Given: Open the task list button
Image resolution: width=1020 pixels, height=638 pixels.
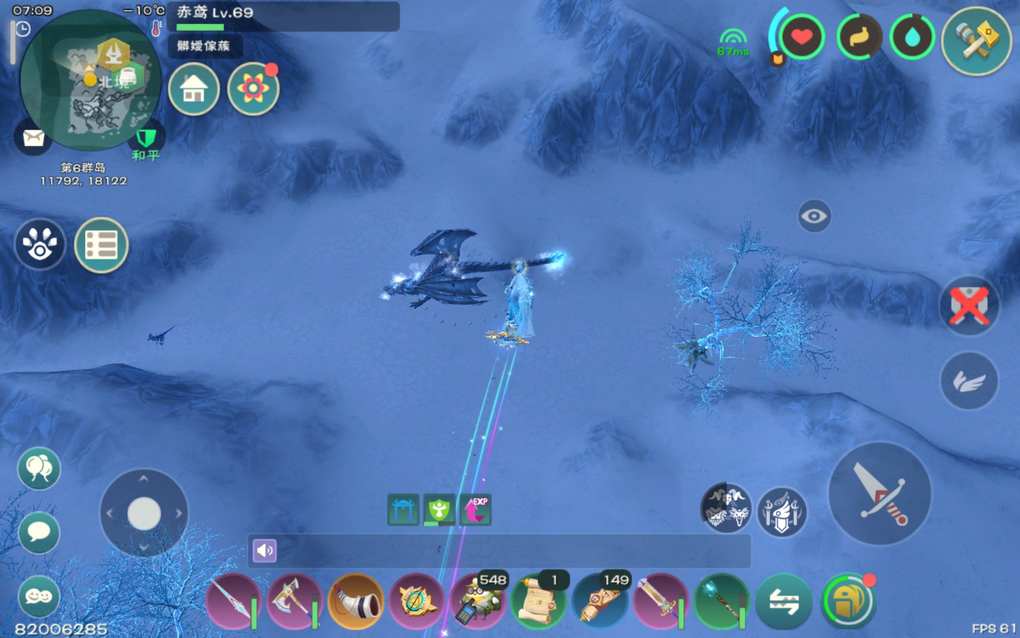Looking at the screenshot, I should (102, 245).
